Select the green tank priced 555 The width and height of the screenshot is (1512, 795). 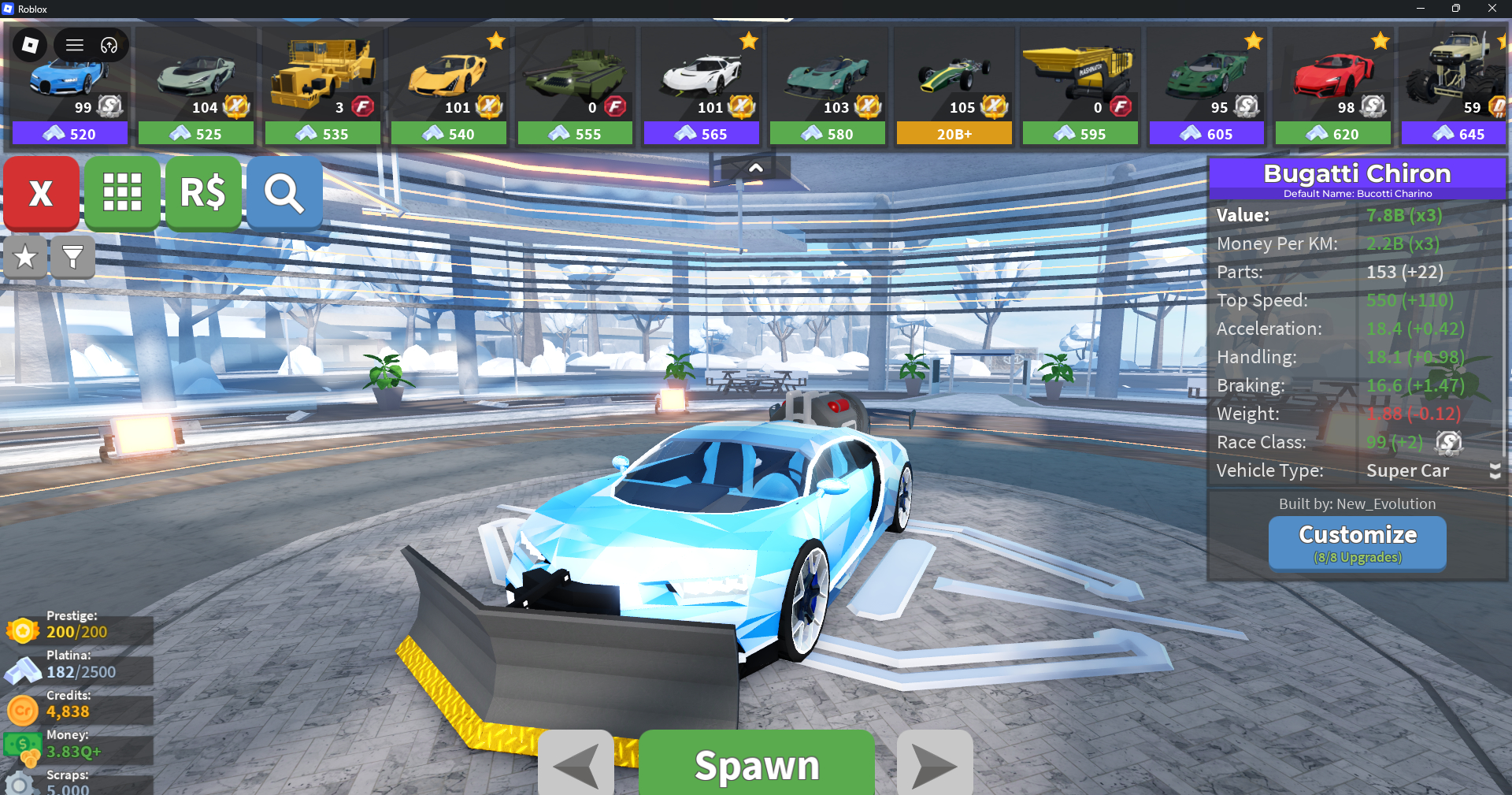click(x=575, y=87)
